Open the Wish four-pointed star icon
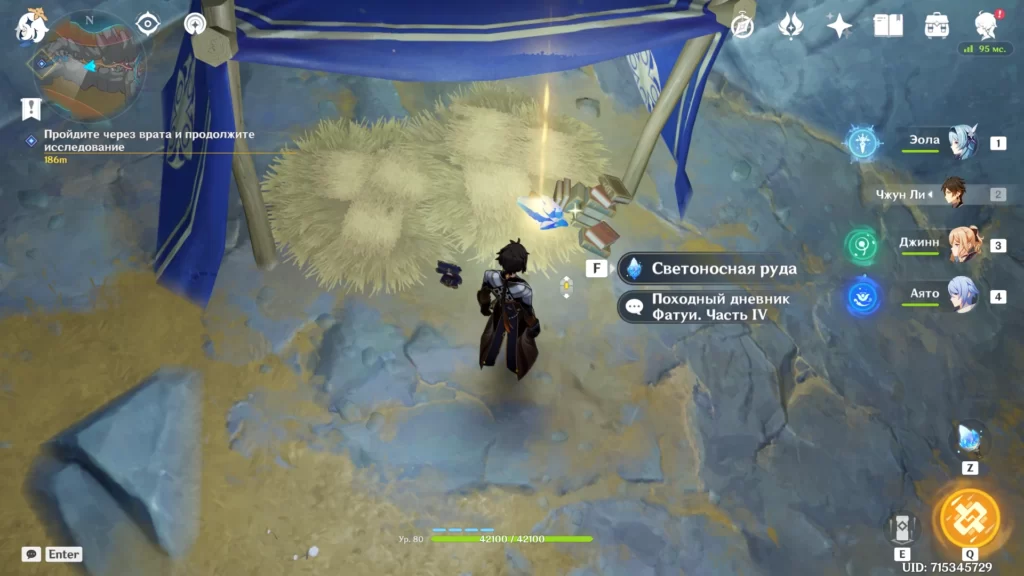This screenshot has height=576, width=1024. (x=839, y=26)
